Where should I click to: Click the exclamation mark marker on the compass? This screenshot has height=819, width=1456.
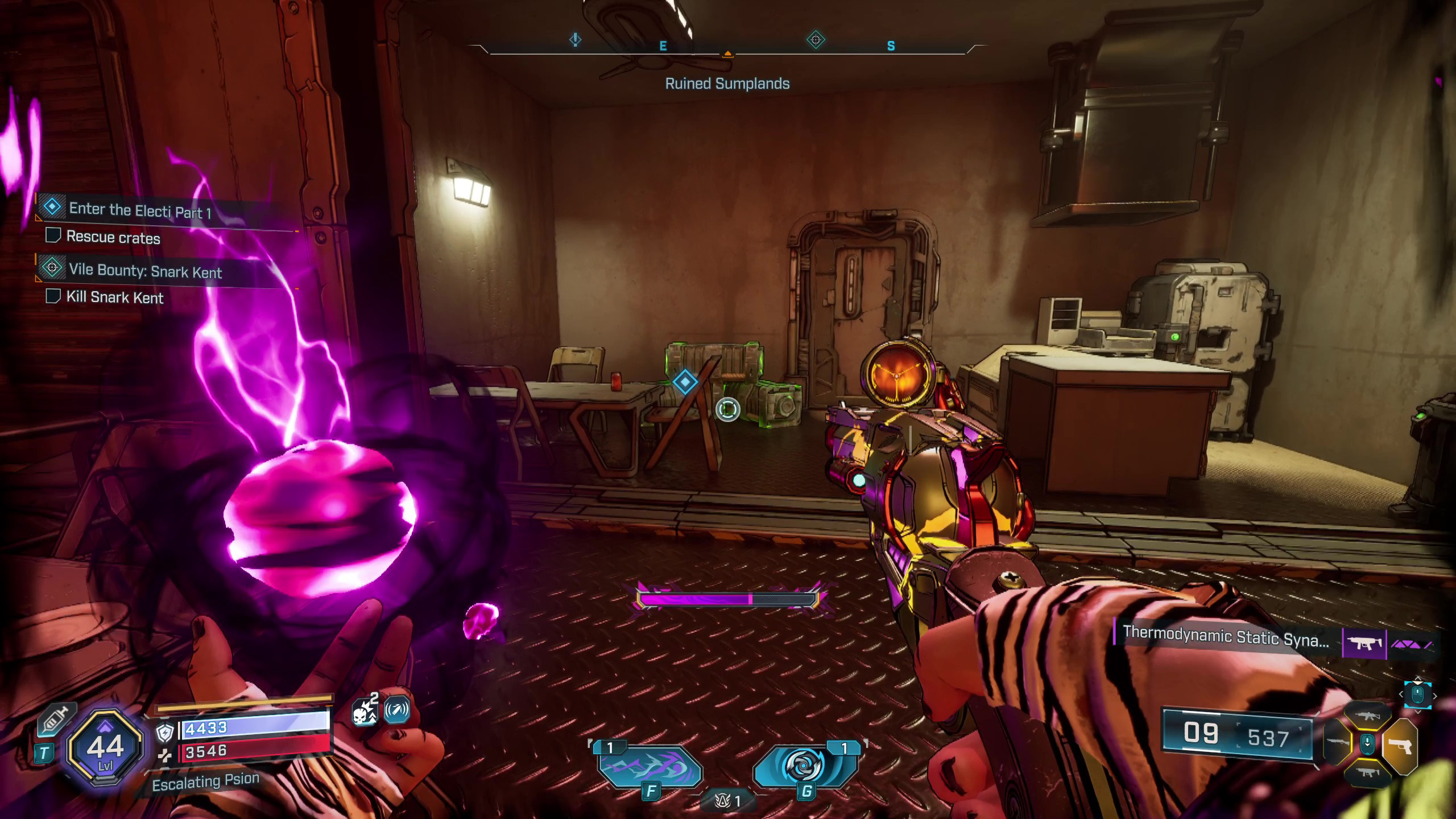[576, 40]
